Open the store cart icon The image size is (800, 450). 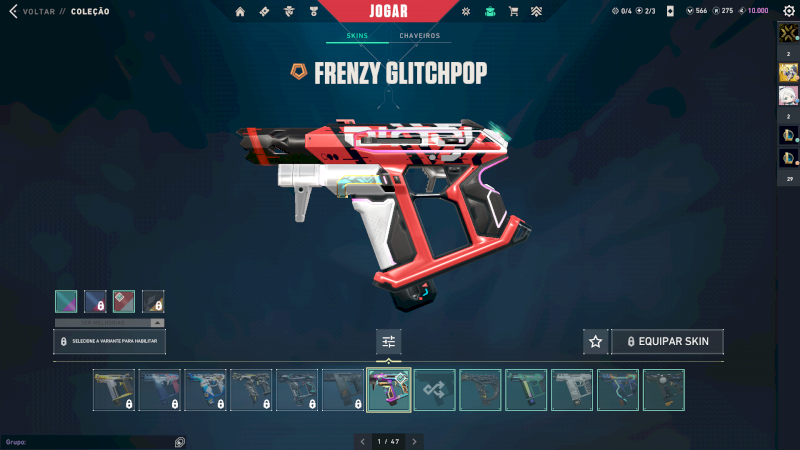(x=513, y=12)
